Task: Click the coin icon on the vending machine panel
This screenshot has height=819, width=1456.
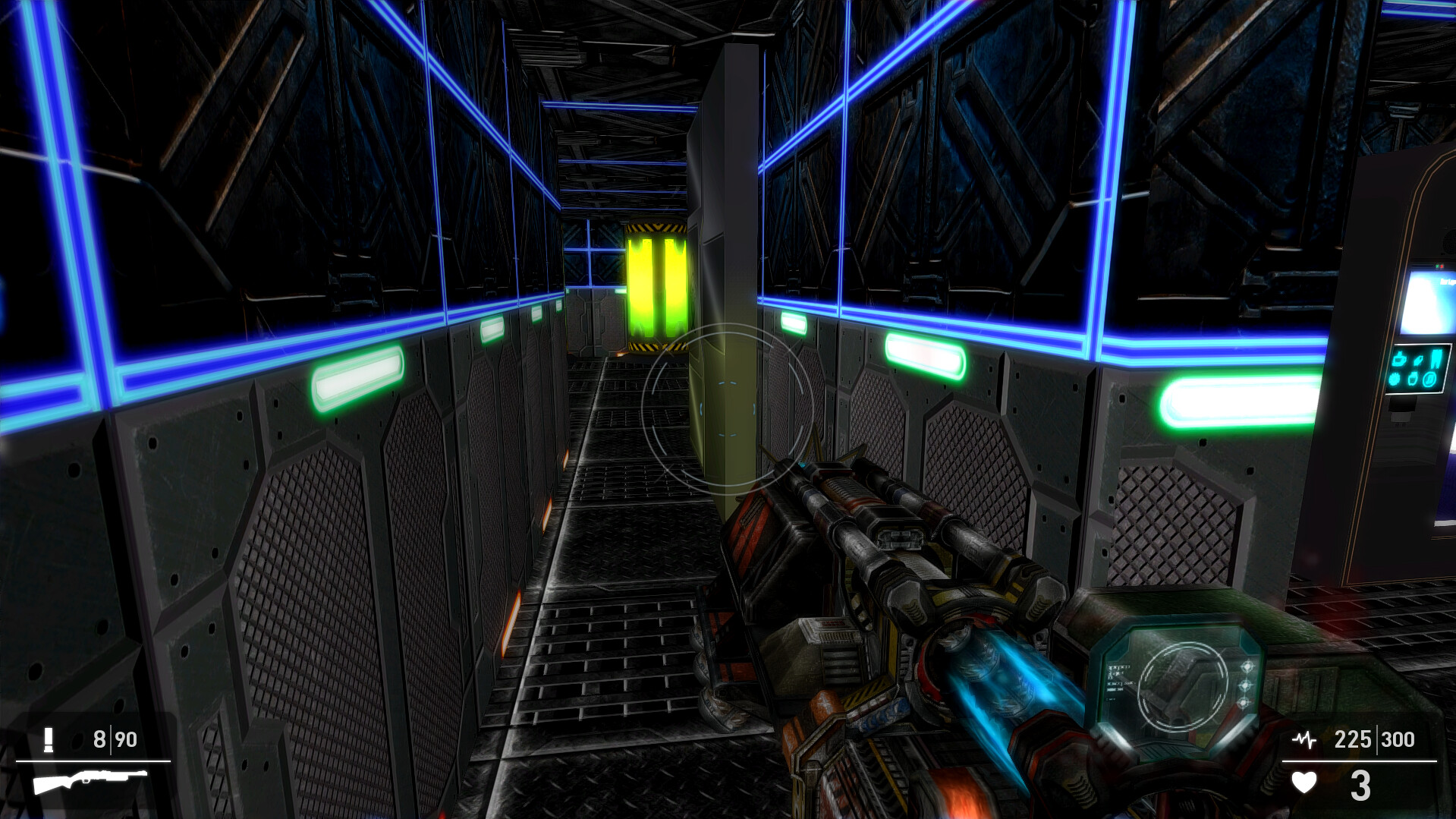Action: [1429, 380]
